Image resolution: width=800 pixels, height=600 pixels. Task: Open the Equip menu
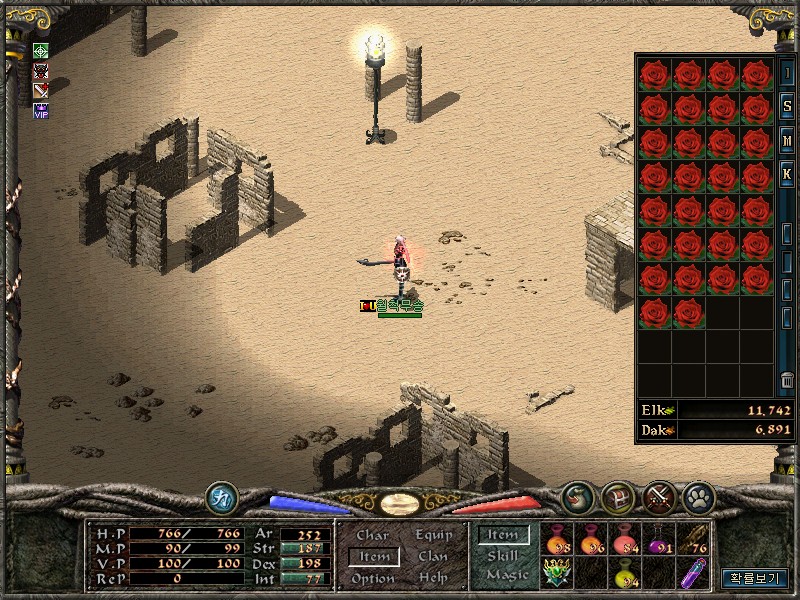point(434,535)
